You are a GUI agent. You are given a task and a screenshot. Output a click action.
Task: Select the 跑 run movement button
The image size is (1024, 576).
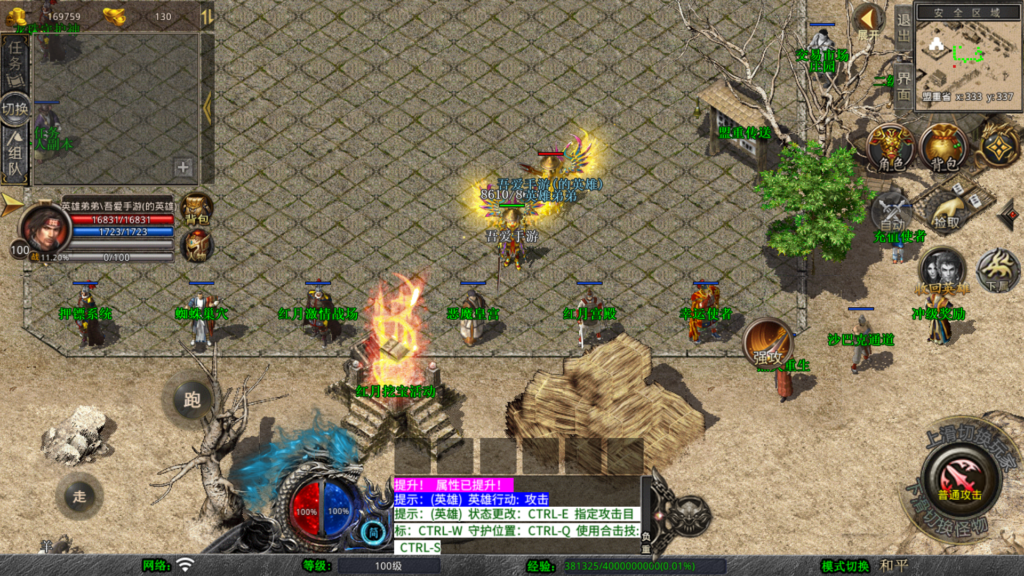click(x=192, y=400)
